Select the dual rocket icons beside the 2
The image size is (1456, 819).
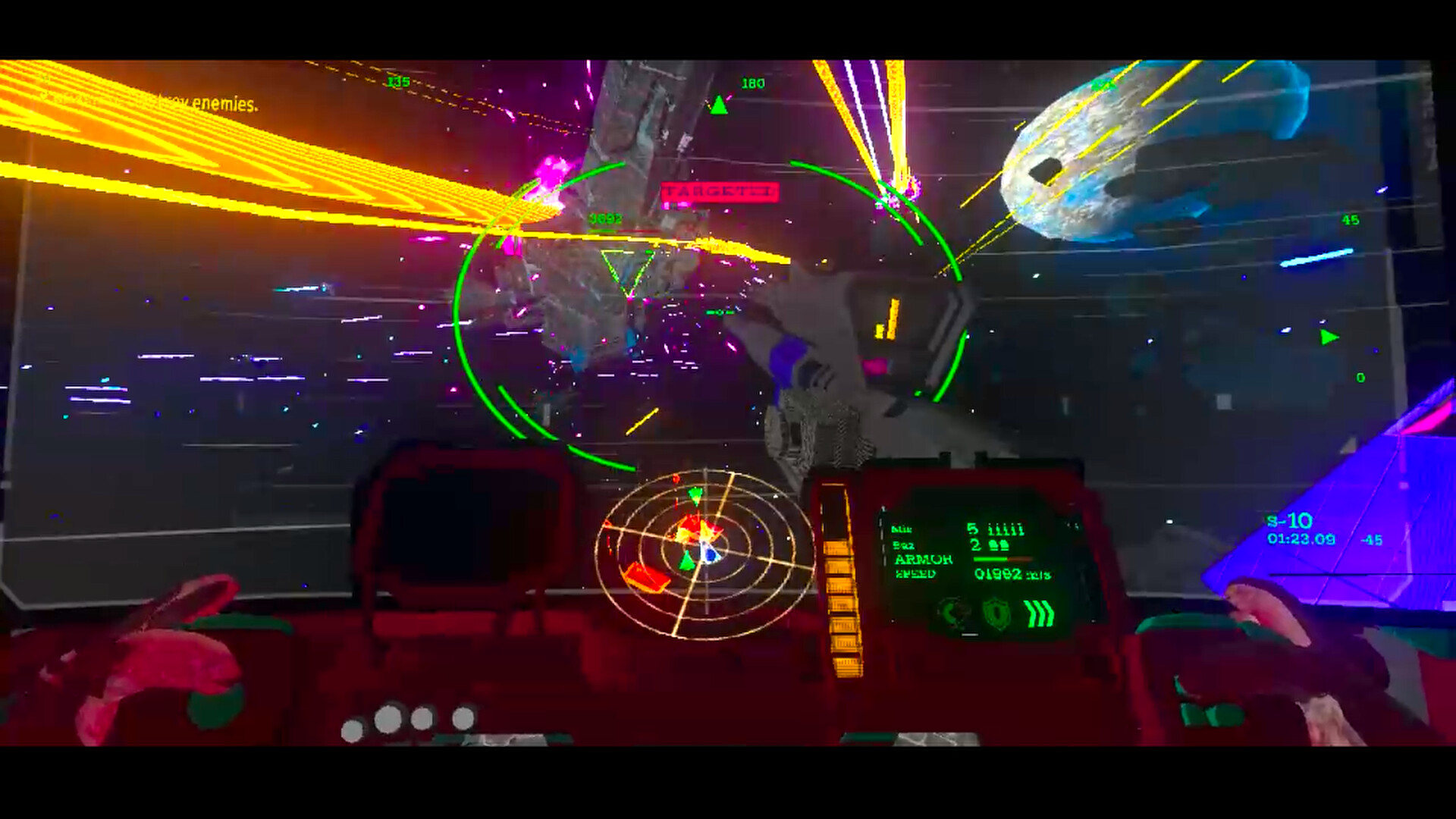pyautogui.click(x=999, y=544)
